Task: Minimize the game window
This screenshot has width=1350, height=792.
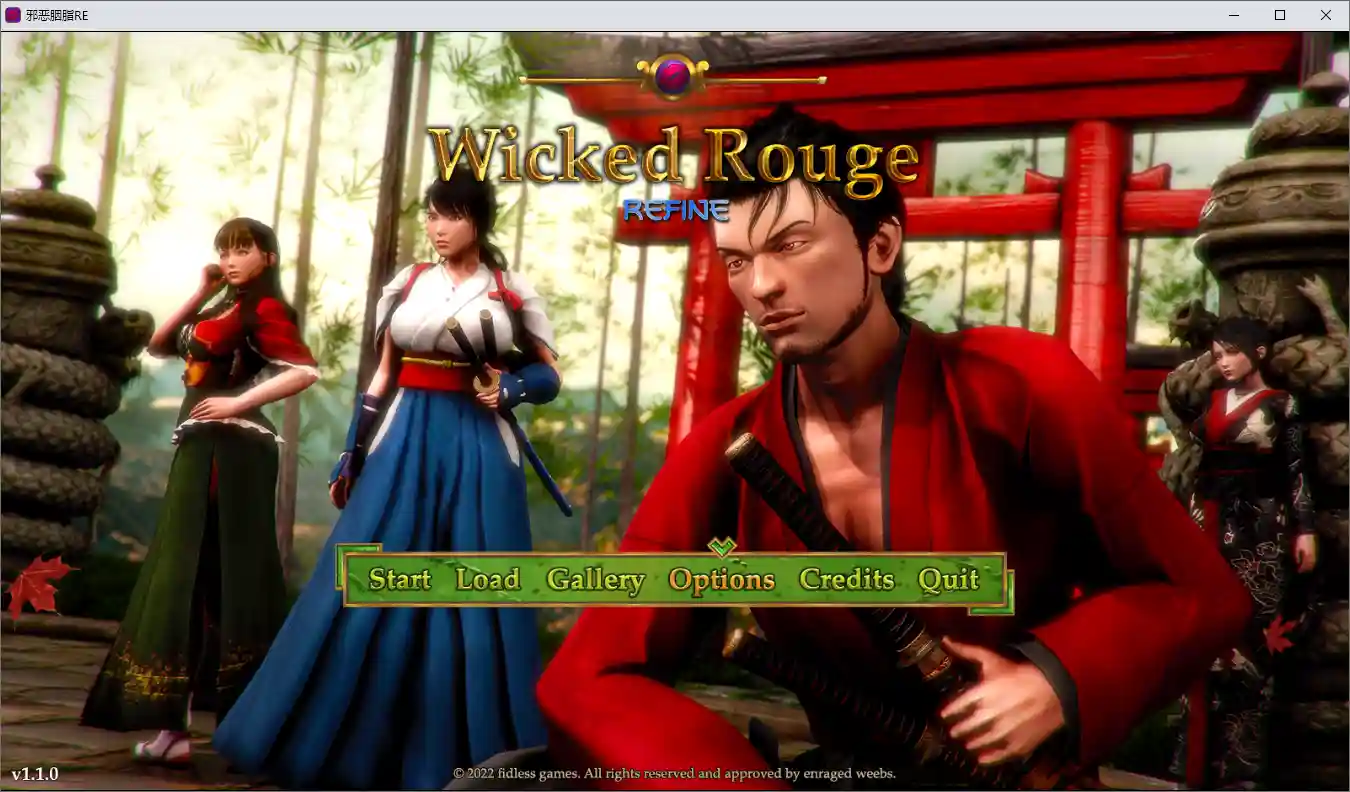Action: point(1234,15)
